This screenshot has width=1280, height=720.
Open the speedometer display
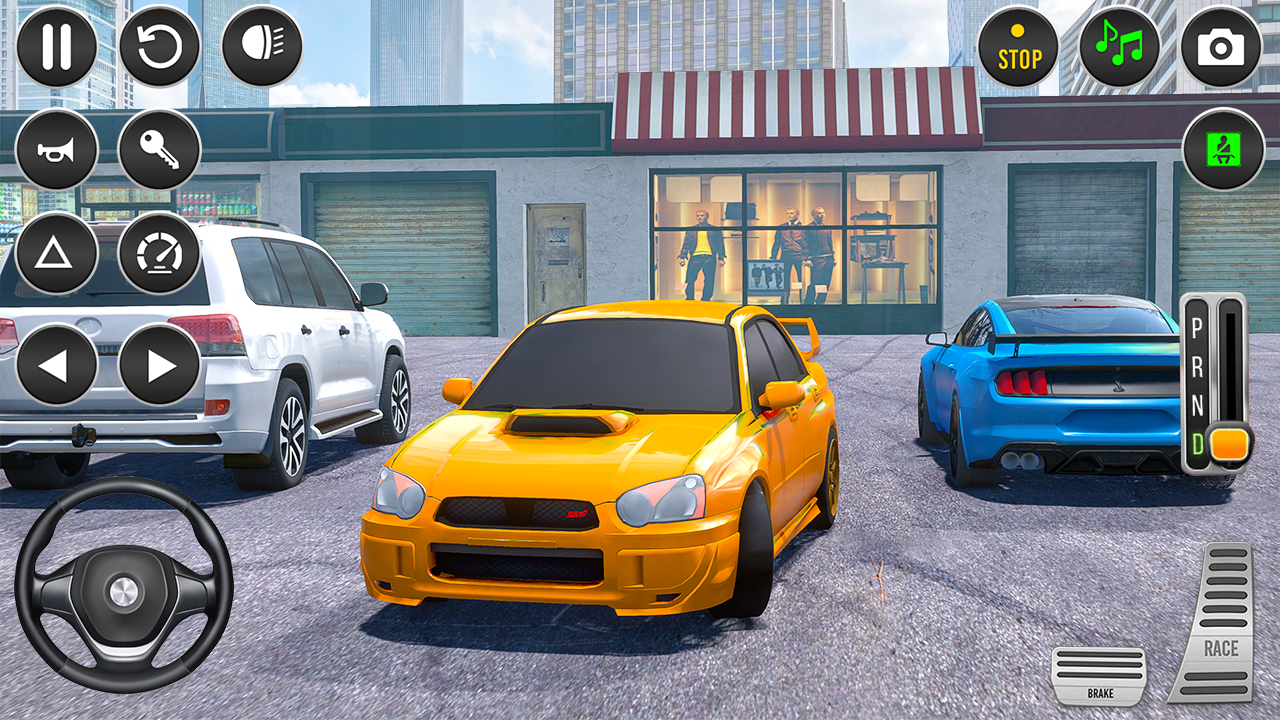coord(160,253)
